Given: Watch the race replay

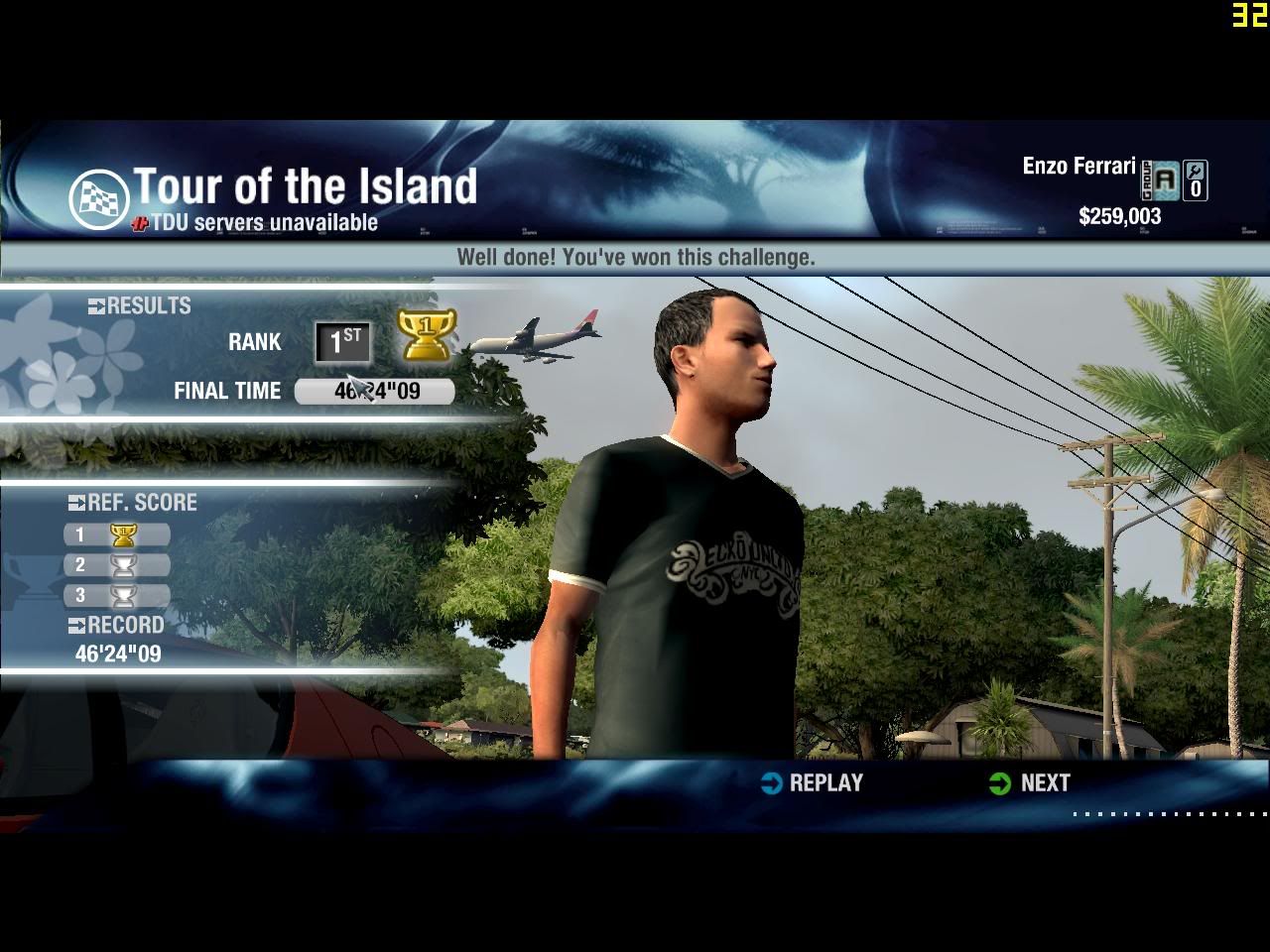Looking at the screenshot, I should 813,783.
